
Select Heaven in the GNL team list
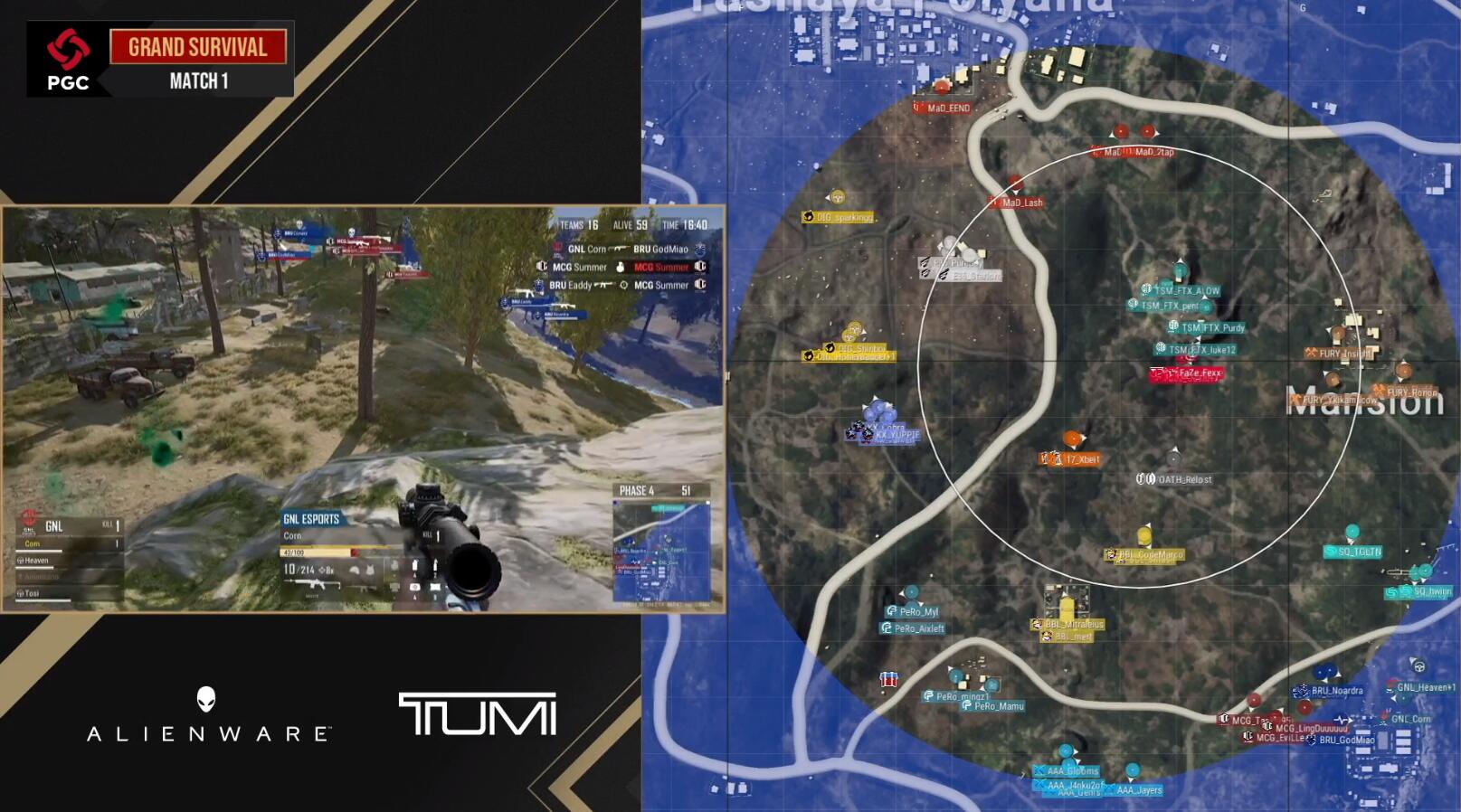(37, 561)
